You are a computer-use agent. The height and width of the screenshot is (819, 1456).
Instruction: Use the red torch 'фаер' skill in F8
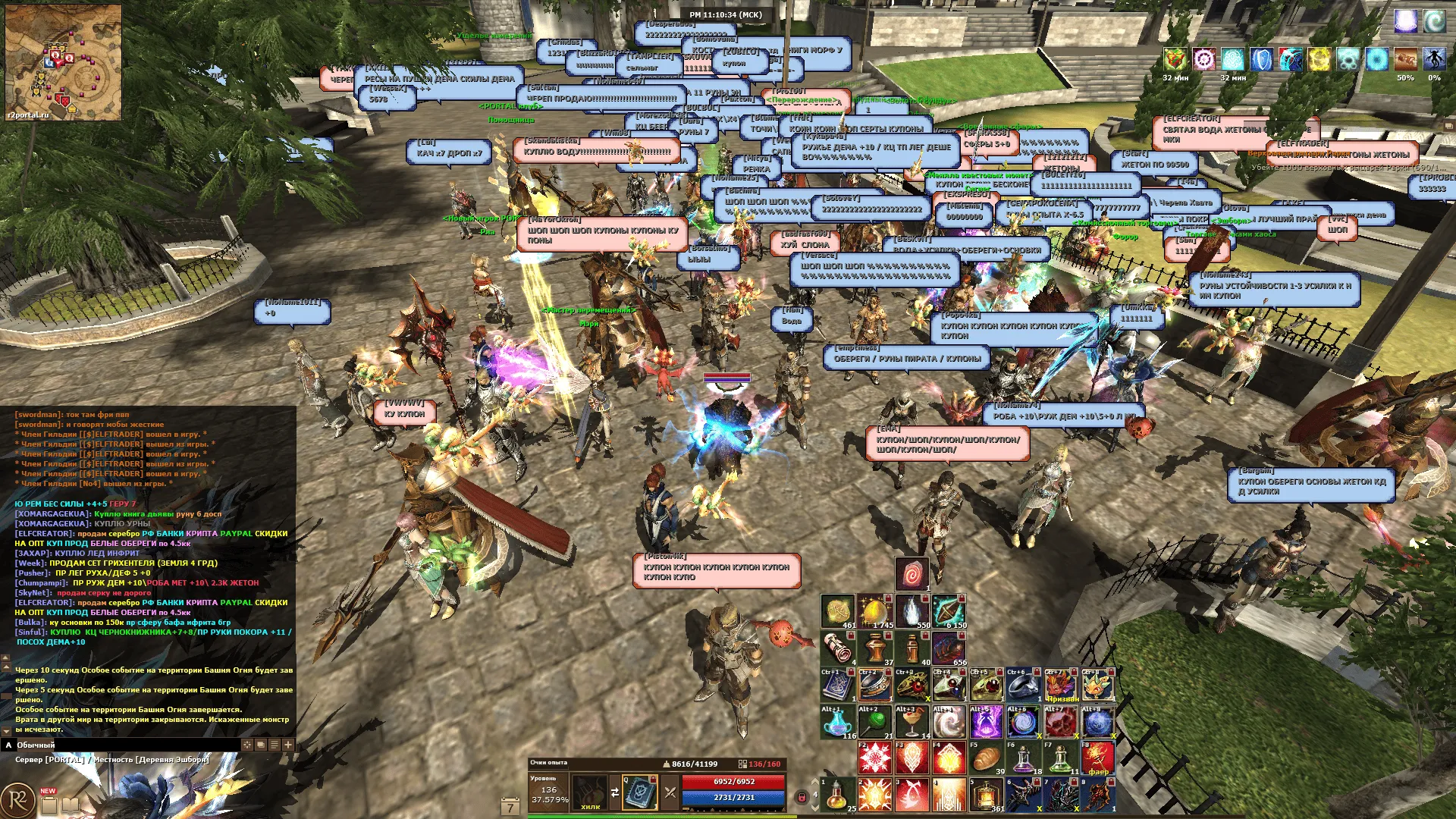1097,759
